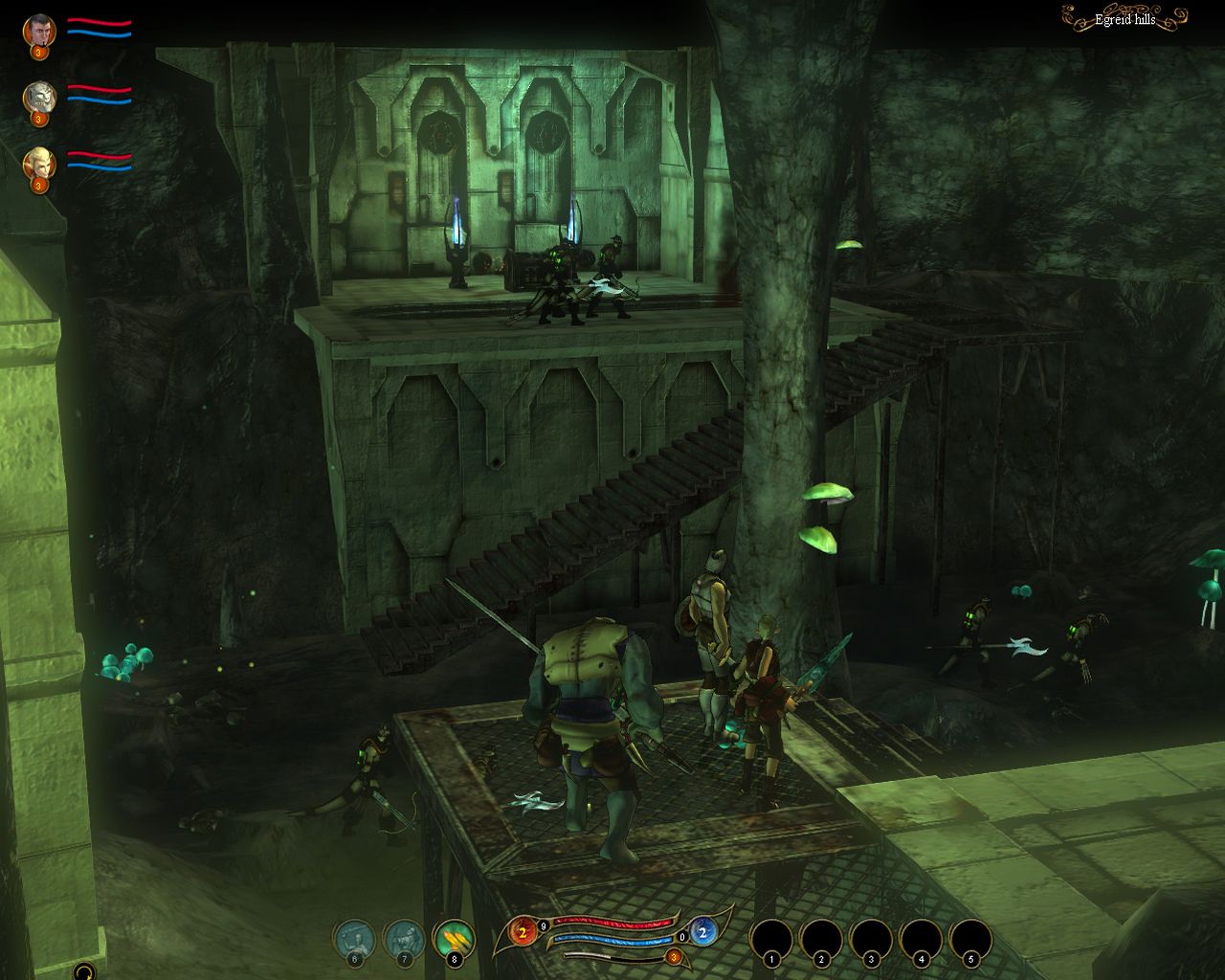Click the blue mana potion orb
Image resolution: width=1225 pixels, height=980 pixels.
pyautogui.click(x=701, y=931)
